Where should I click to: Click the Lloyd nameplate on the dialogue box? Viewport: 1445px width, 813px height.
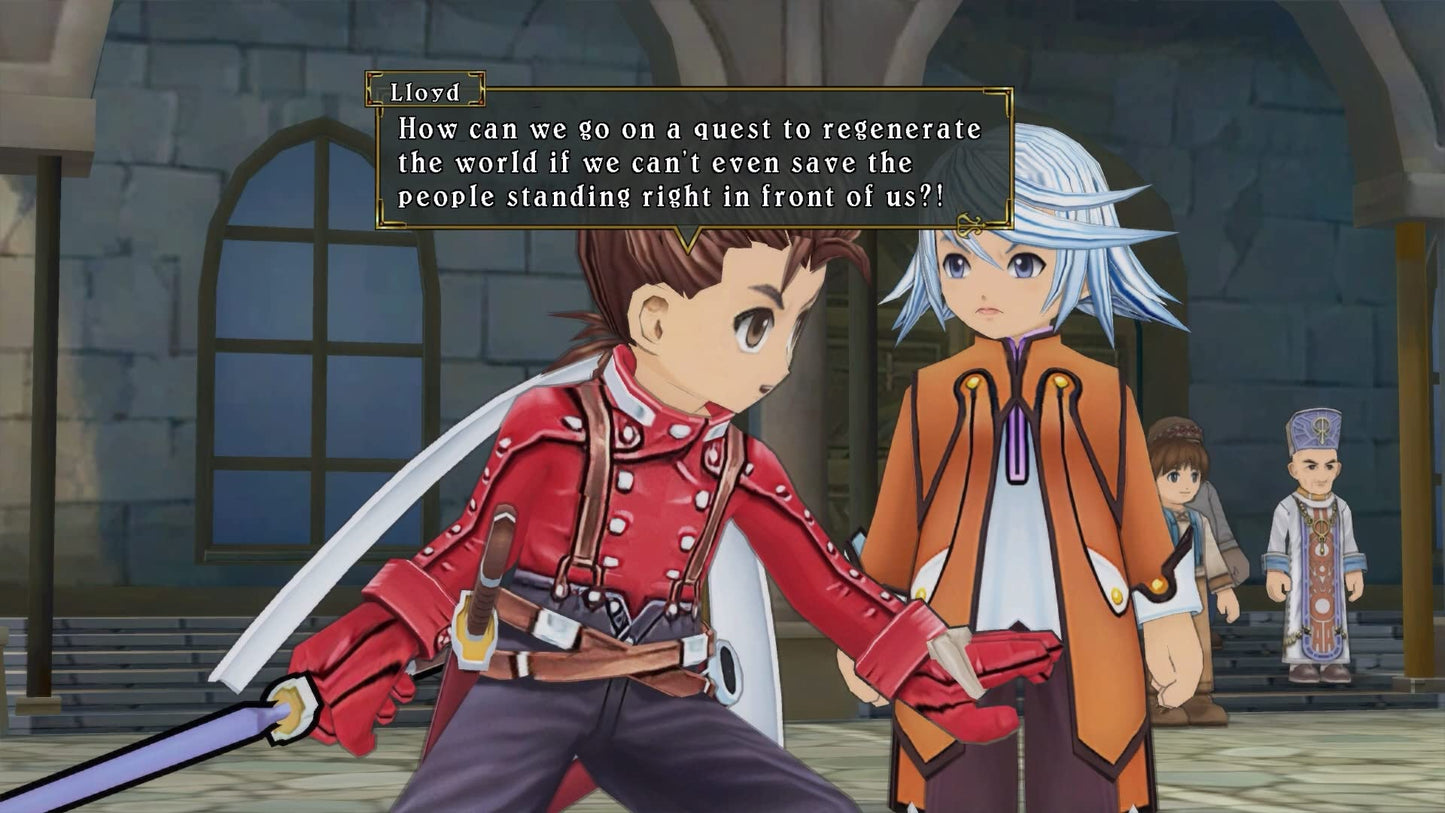pos(423,91)
